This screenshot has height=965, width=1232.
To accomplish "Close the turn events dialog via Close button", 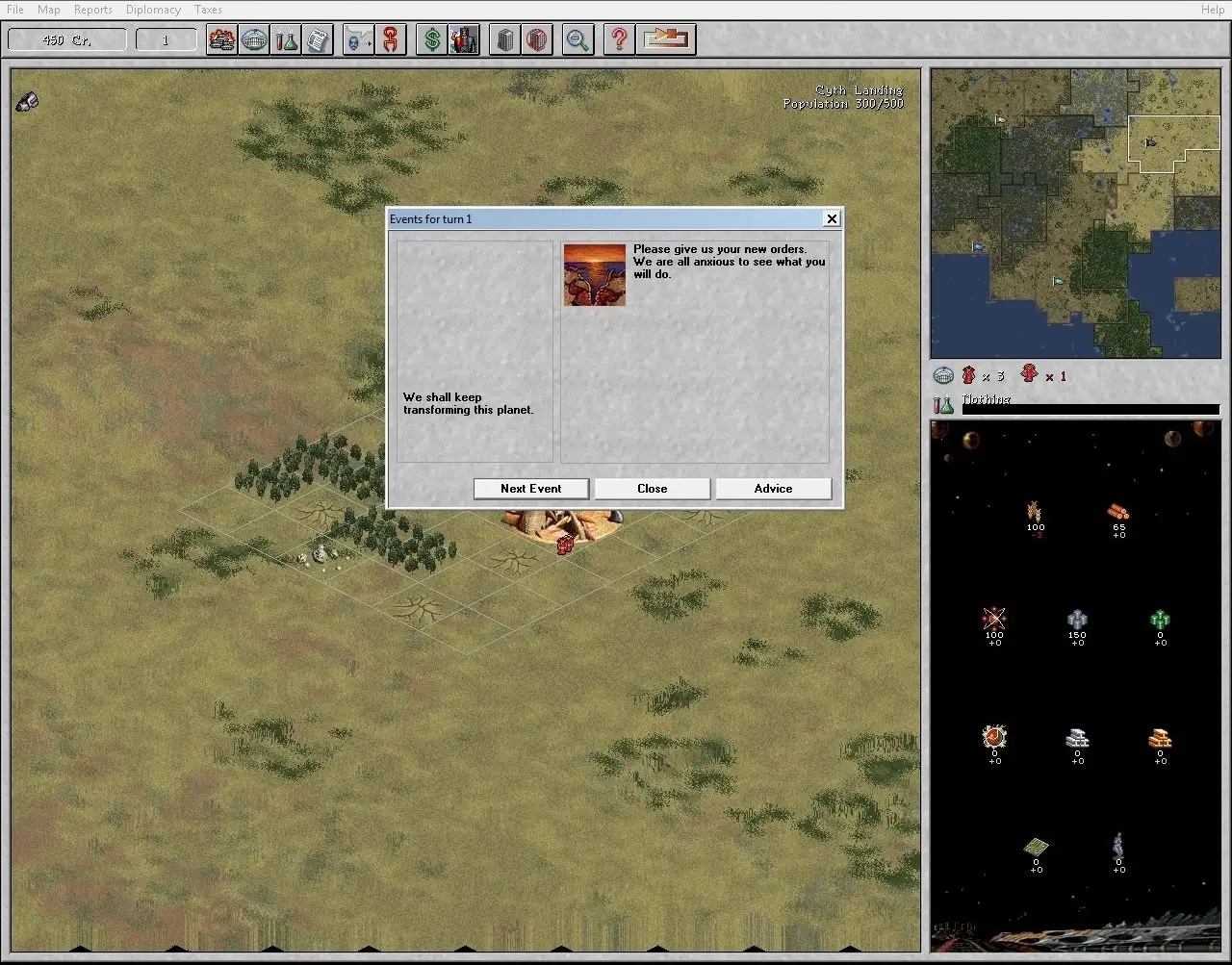I will [652, 489].
